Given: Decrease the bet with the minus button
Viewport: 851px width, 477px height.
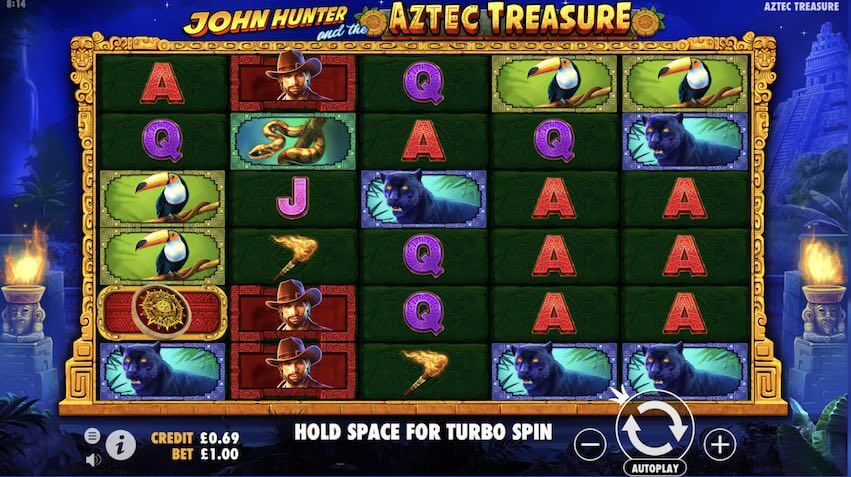Looking at the screenshot, I should pos(591,442).
